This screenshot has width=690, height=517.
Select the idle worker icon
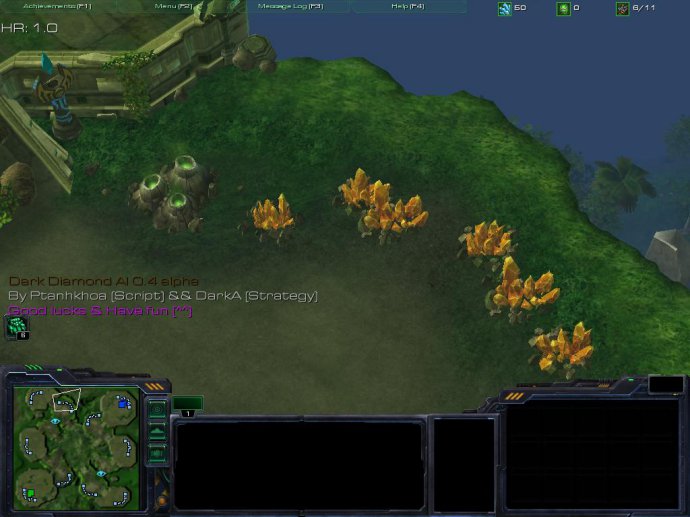point(17,326)
